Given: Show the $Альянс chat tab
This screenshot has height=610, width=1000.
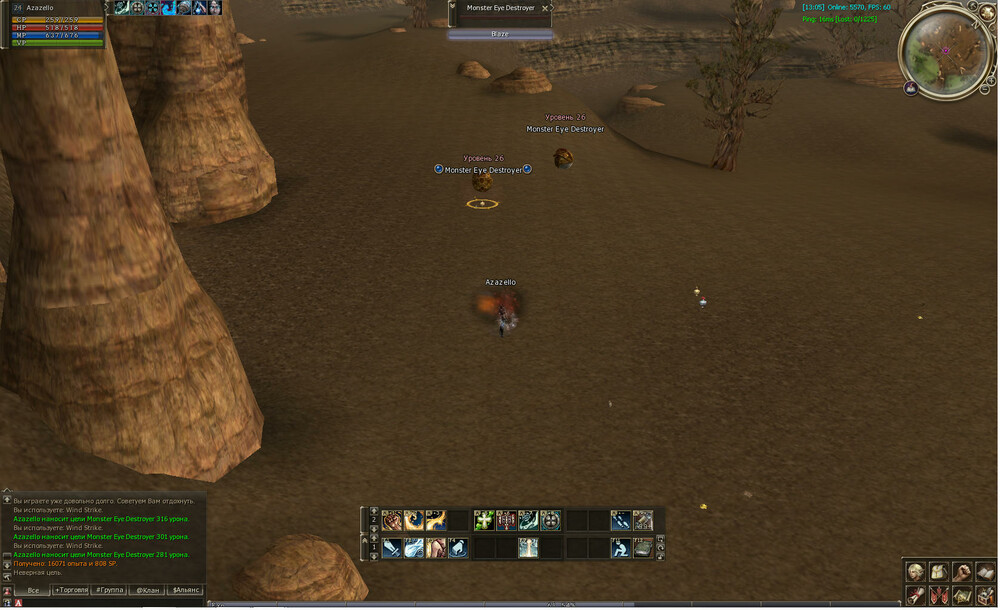Looking at the screenshot, I should (x=186, y=590).
